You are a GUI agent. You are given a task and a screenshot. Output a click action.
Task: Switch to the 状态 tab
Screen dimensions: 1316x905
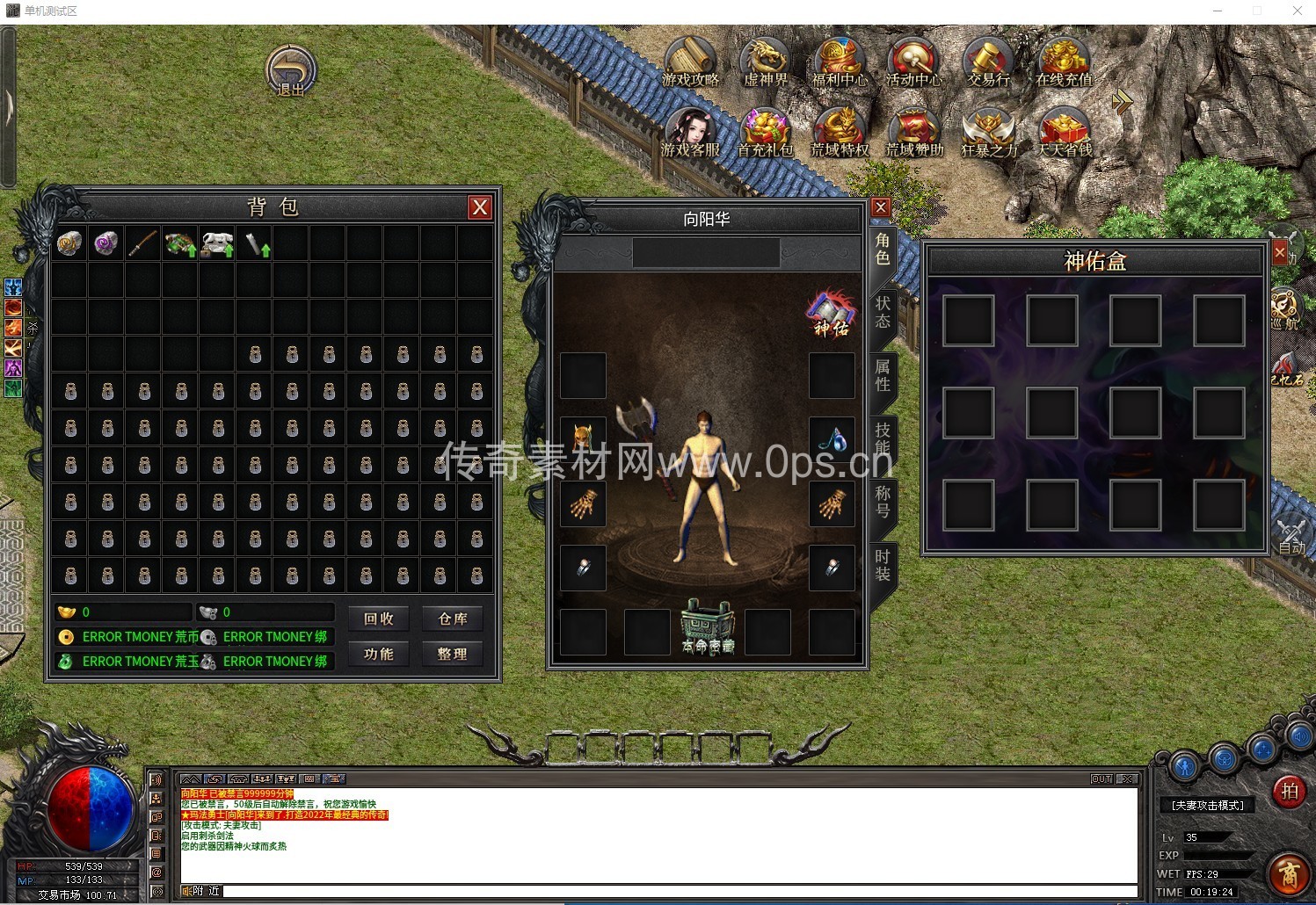tap(883, 312)
